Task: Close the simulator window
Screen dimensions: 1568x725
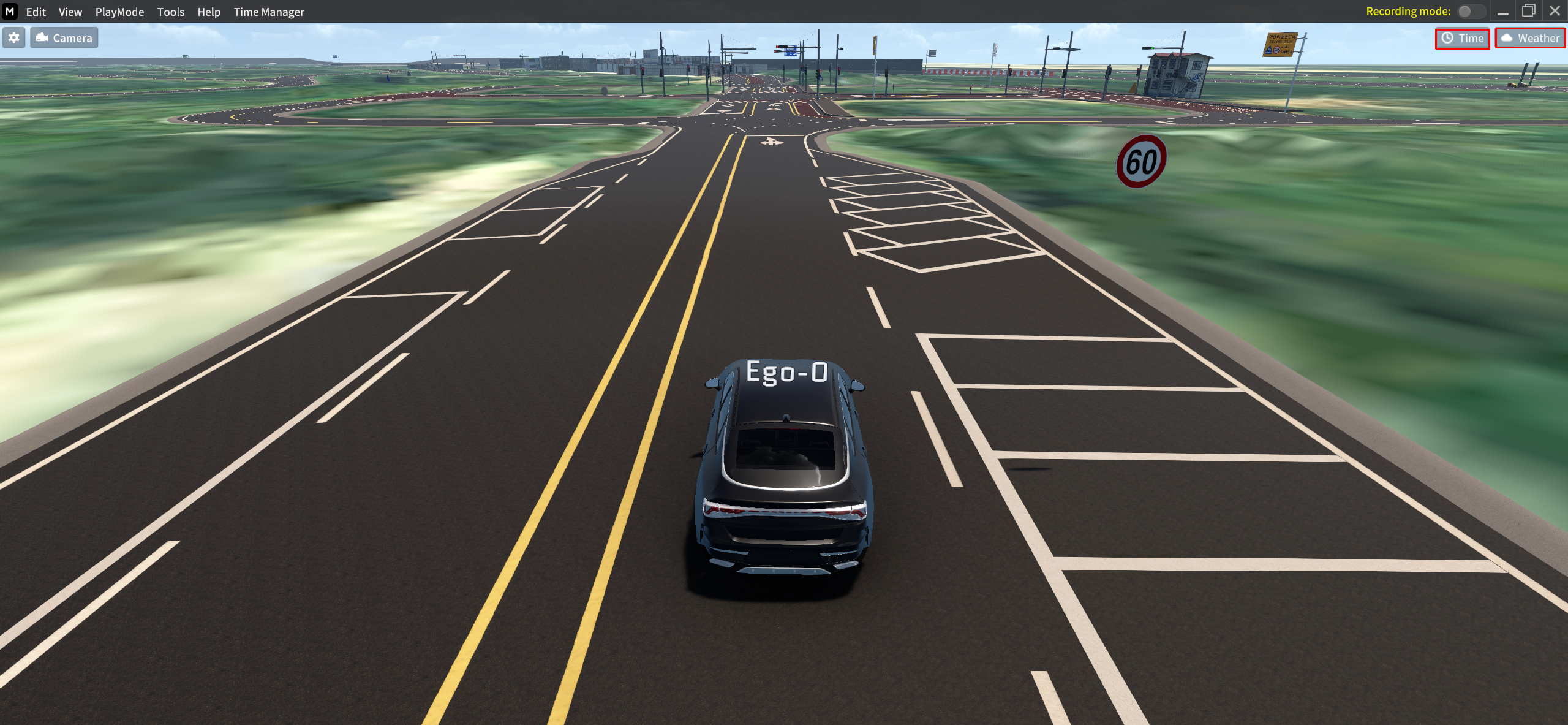Action: 1555,11
